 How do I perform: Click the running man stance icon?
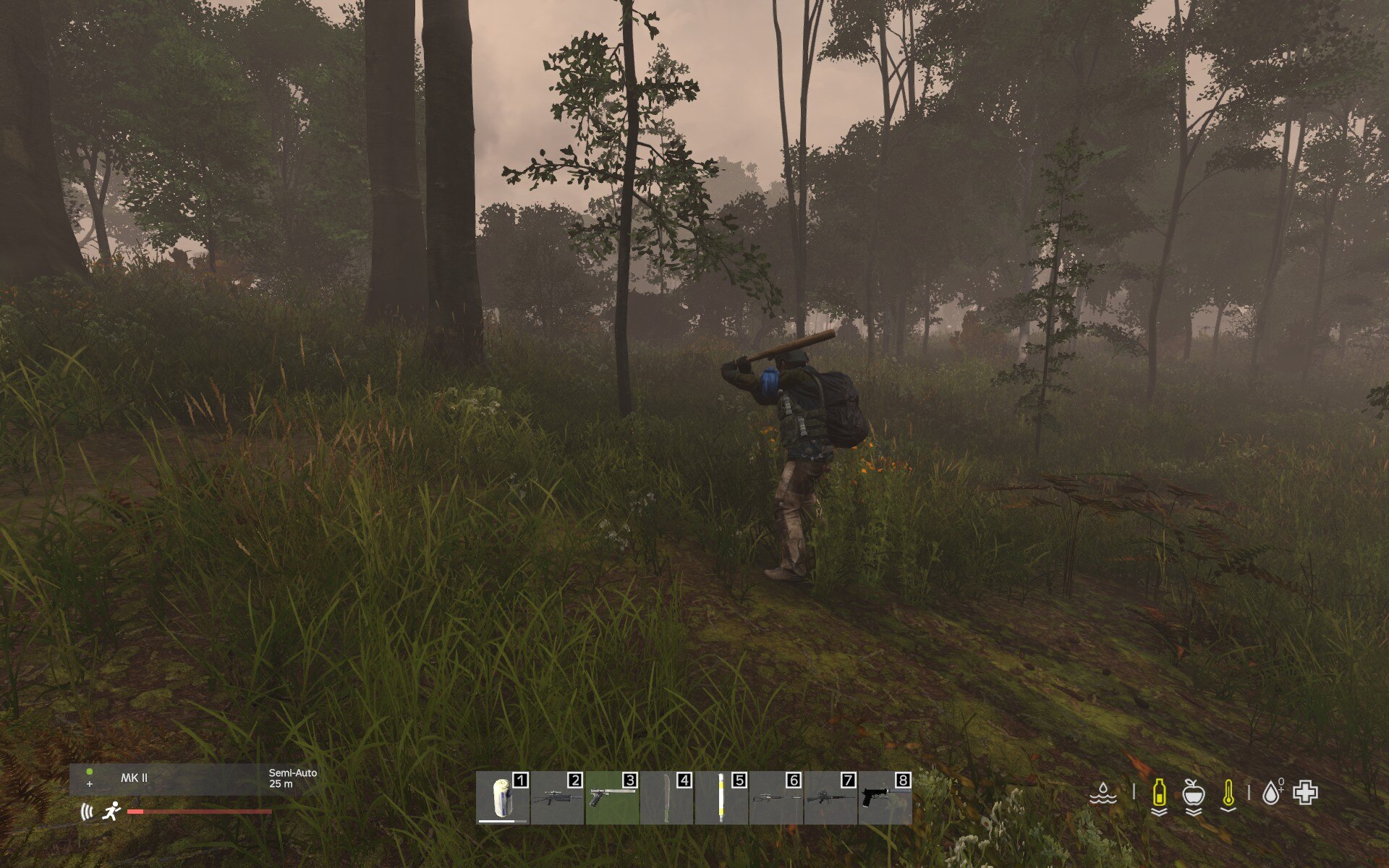(x=111, y=812)
